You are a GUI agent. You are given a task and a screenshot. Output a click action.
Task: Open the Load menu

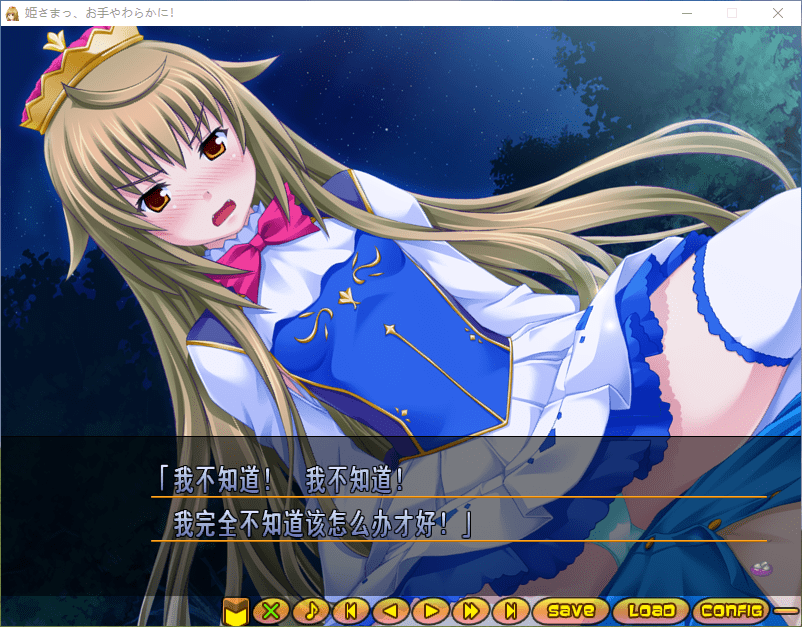651,610
